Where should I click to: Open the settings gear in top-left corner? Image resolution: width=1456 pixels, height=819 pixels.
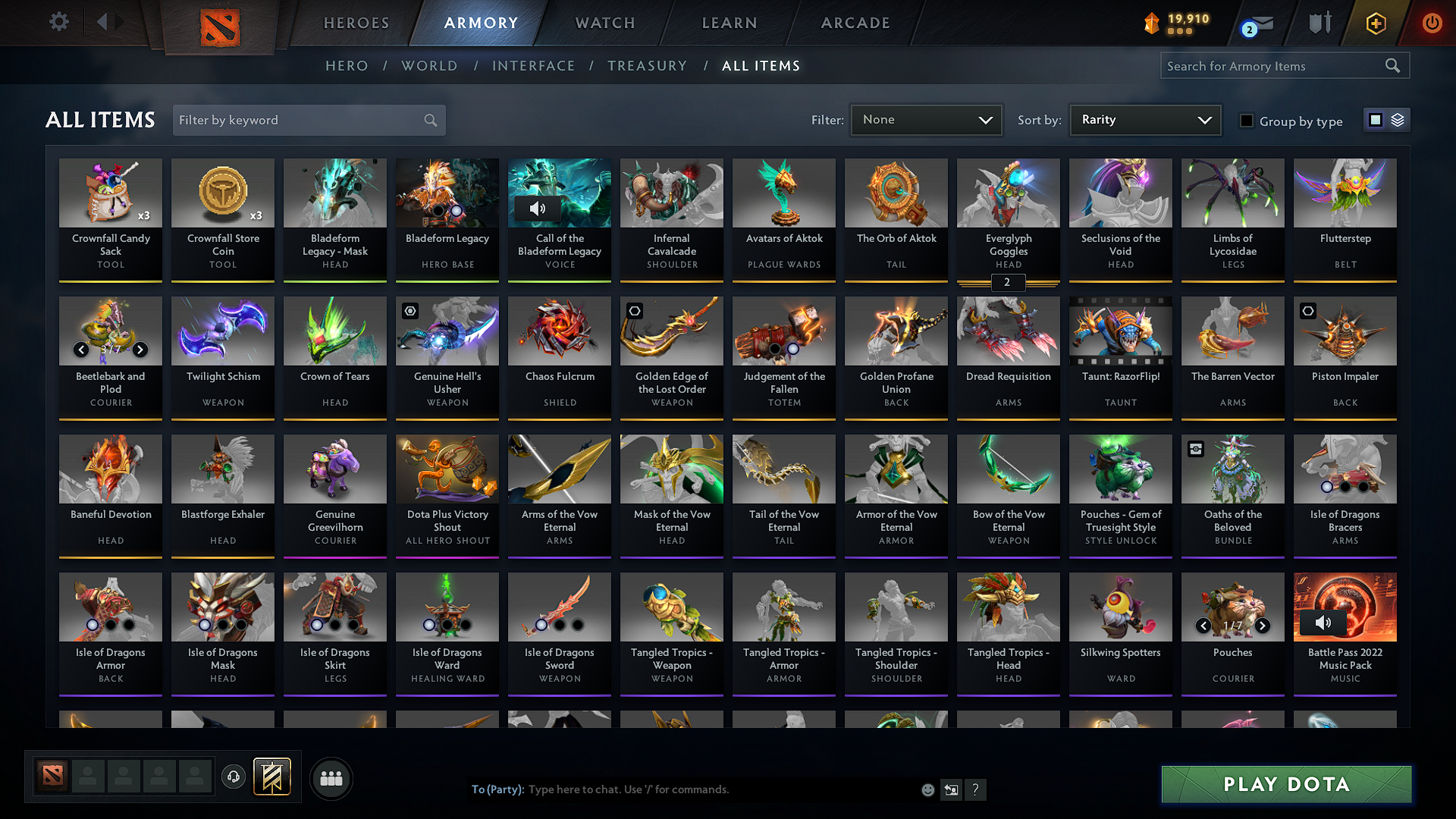coord(58,22)
